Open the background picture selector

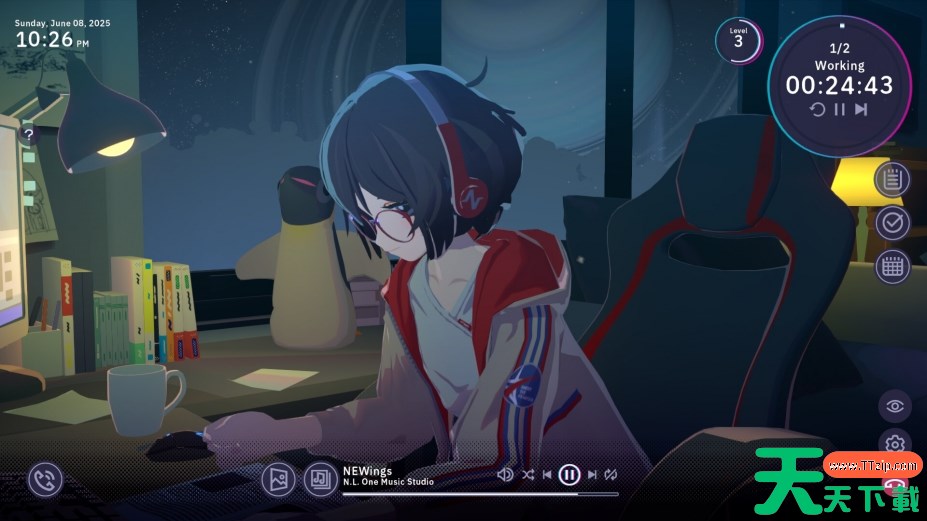point(278,480)
